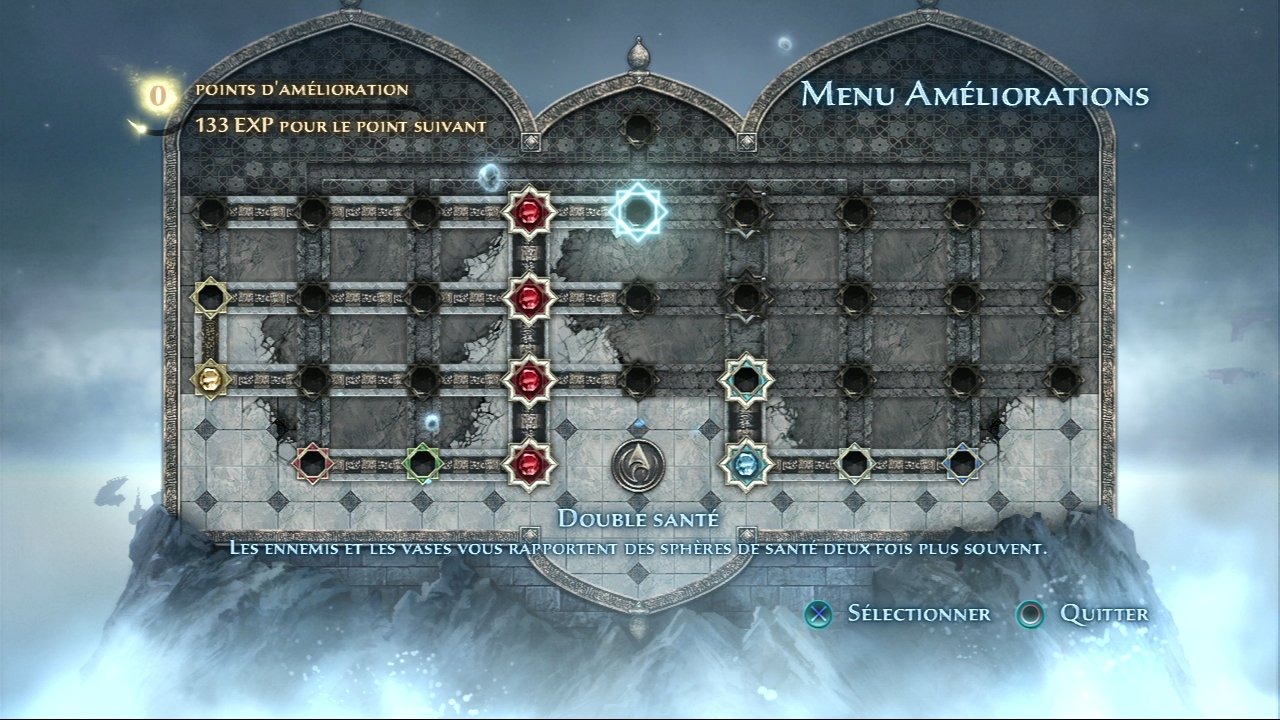The width and height of the screenshot is (1280, 720).
Task: Select the empty yellow-framed upgrade socket
Action: click(x=210, y=297)
